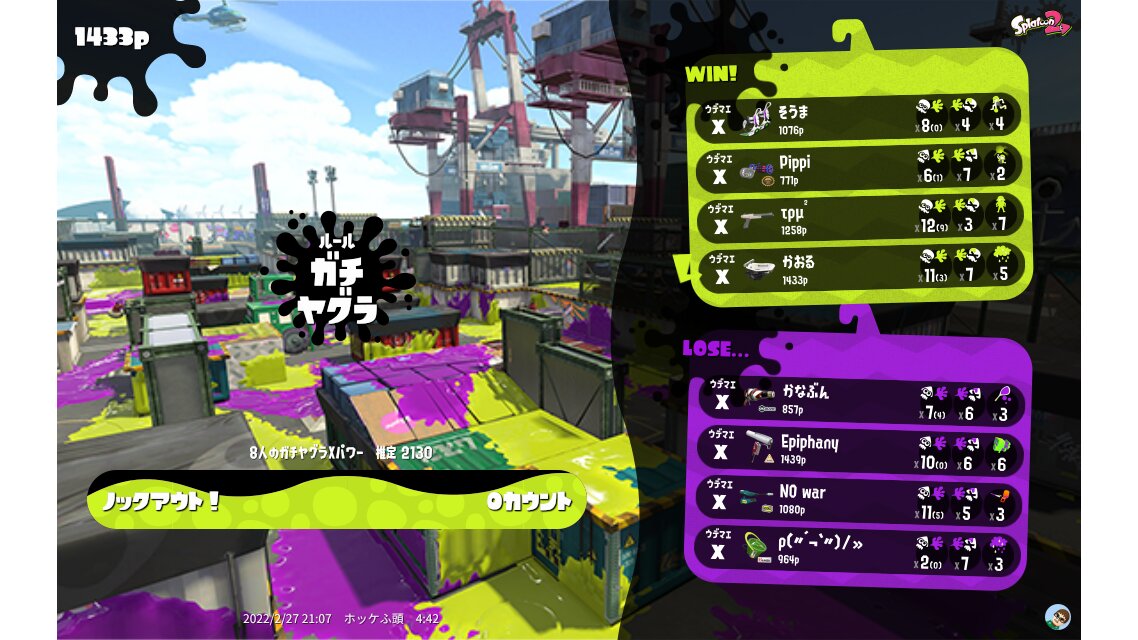This screenshot has height=640, width=1138.
Task: Select the 964p player on losing team
Action: pyautogui.click(x=860, y=551)
